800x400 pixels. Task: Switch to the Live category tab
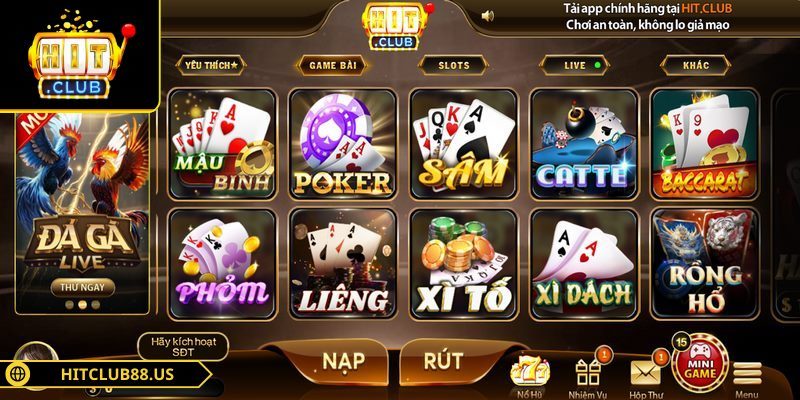(x=580, y=65)
